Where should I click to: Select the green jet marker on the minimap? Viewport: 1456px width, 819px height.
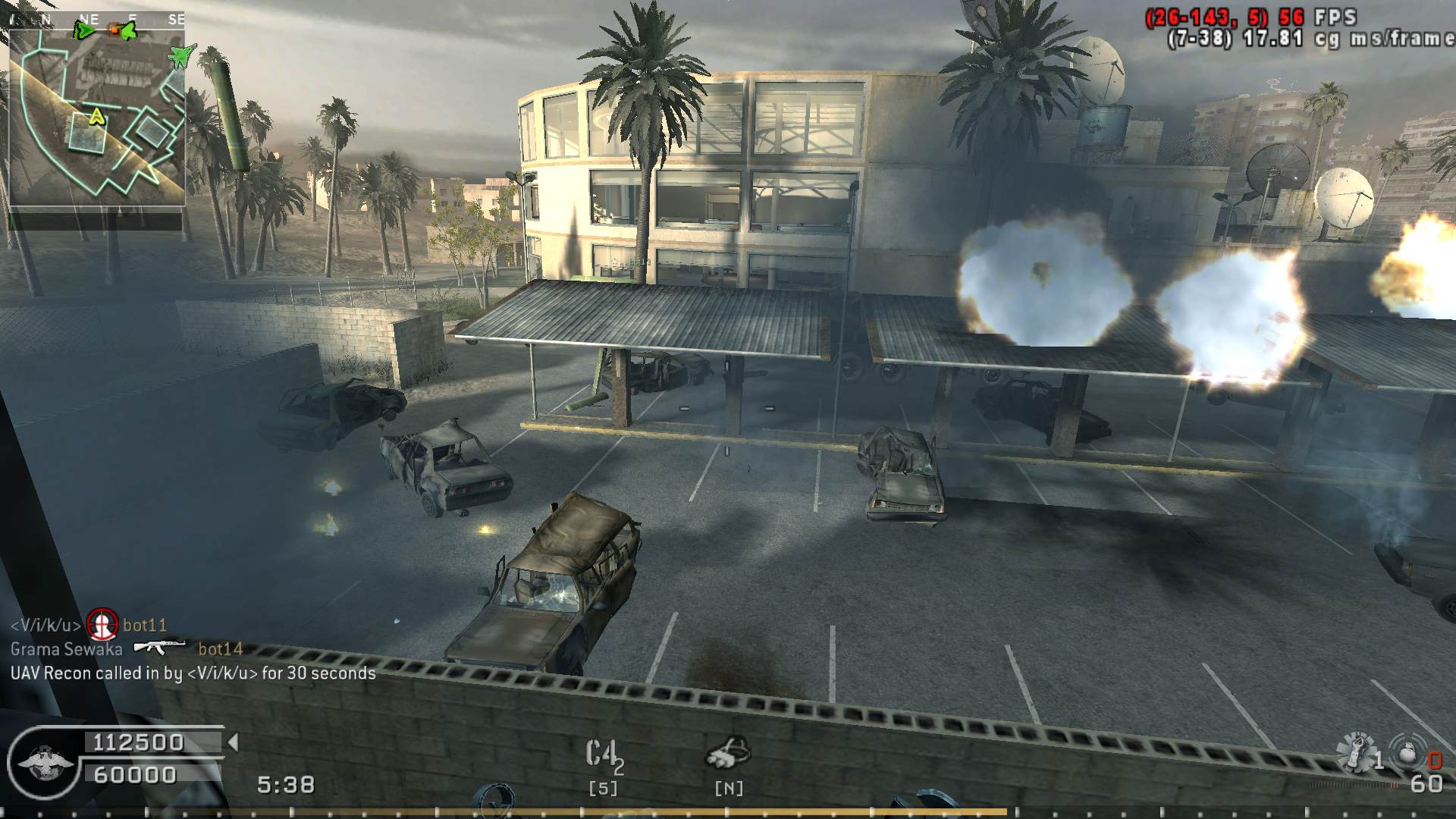click(180, 55)
